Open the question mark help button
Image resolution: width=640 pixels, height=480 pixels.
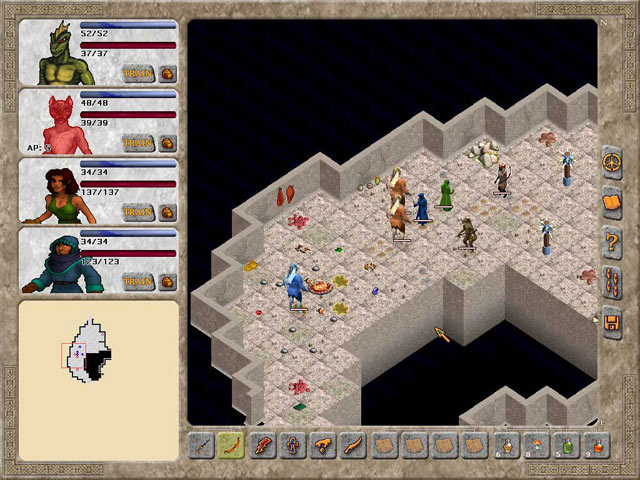(x=613, y=242)
